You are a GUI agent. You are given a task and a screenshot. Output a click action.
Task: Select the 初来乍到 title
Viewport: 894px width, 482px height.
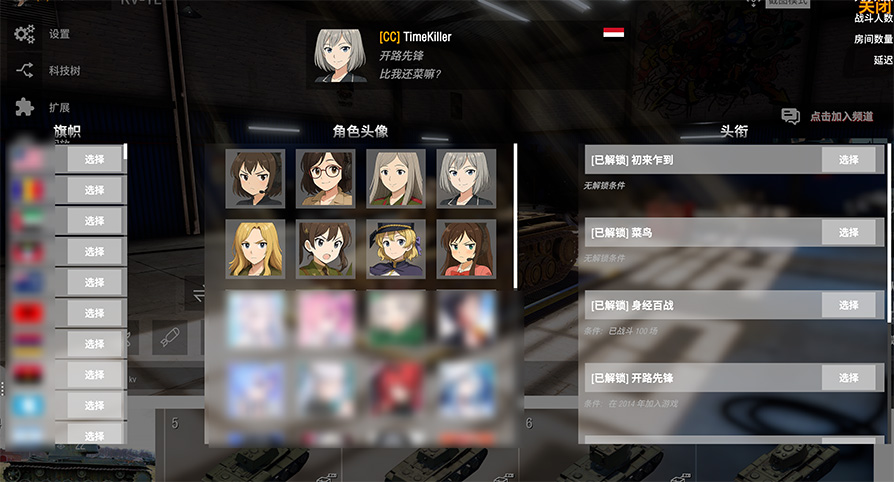click(x=848, y=160)
